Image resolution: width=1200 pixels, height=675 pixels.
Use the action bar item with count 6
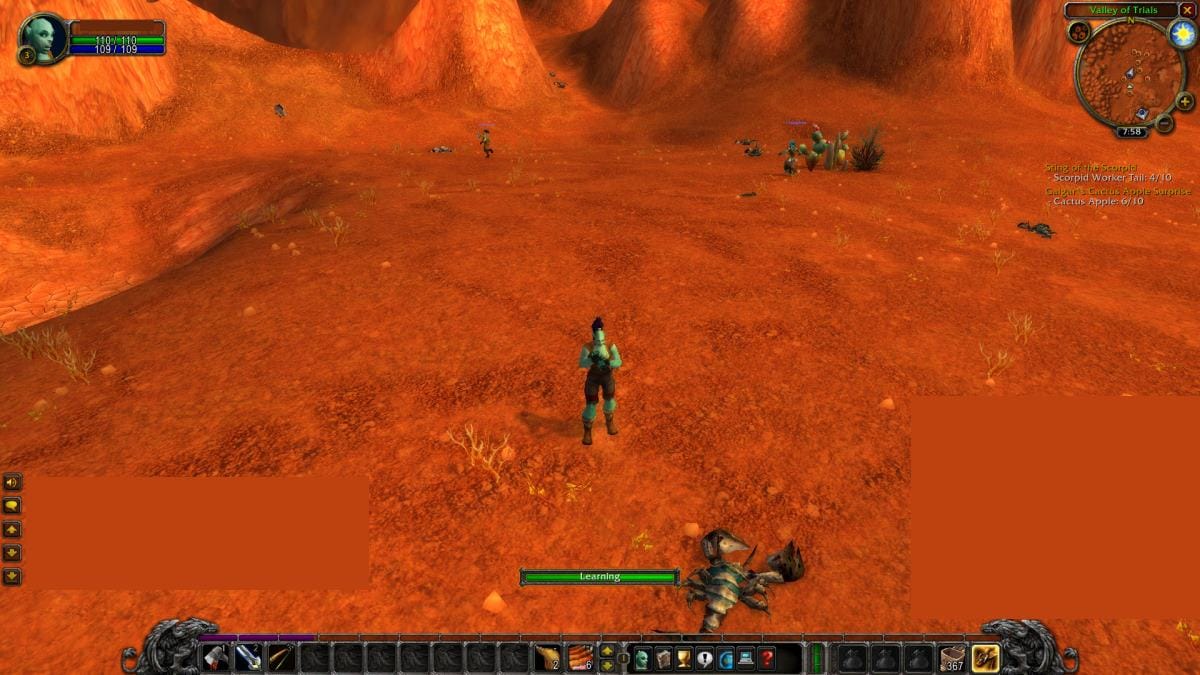coord(580,657)
